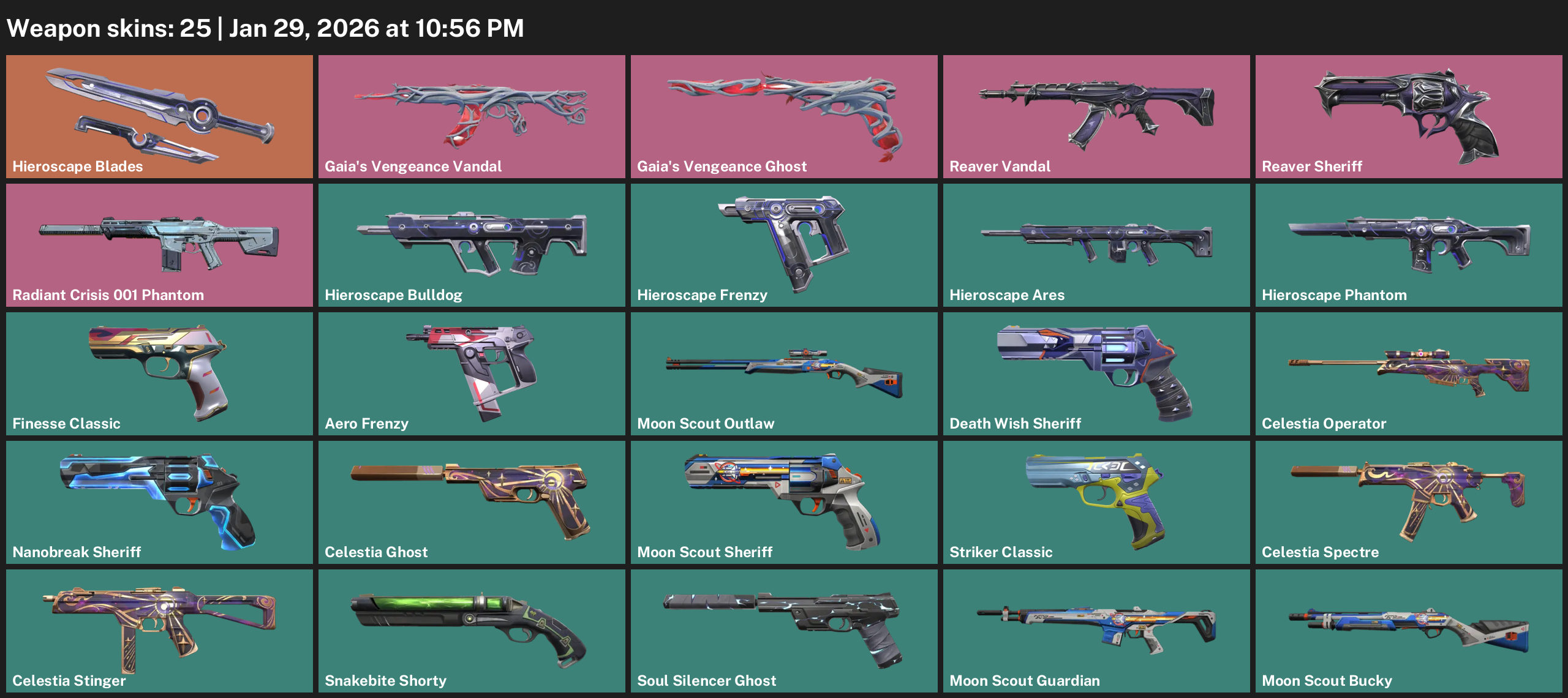Open the Gaia's Vengeance Ghost tile
This screenshot has width=1568, height=698.
784,116
